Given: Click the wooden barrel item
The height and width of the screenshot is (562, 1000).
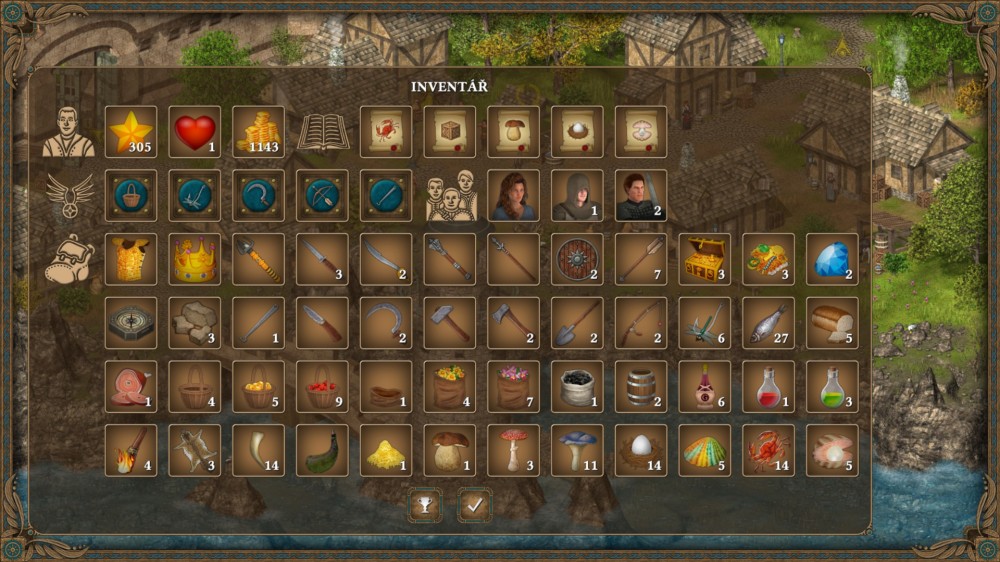Looking at the screenshot, I should point(641,386).
